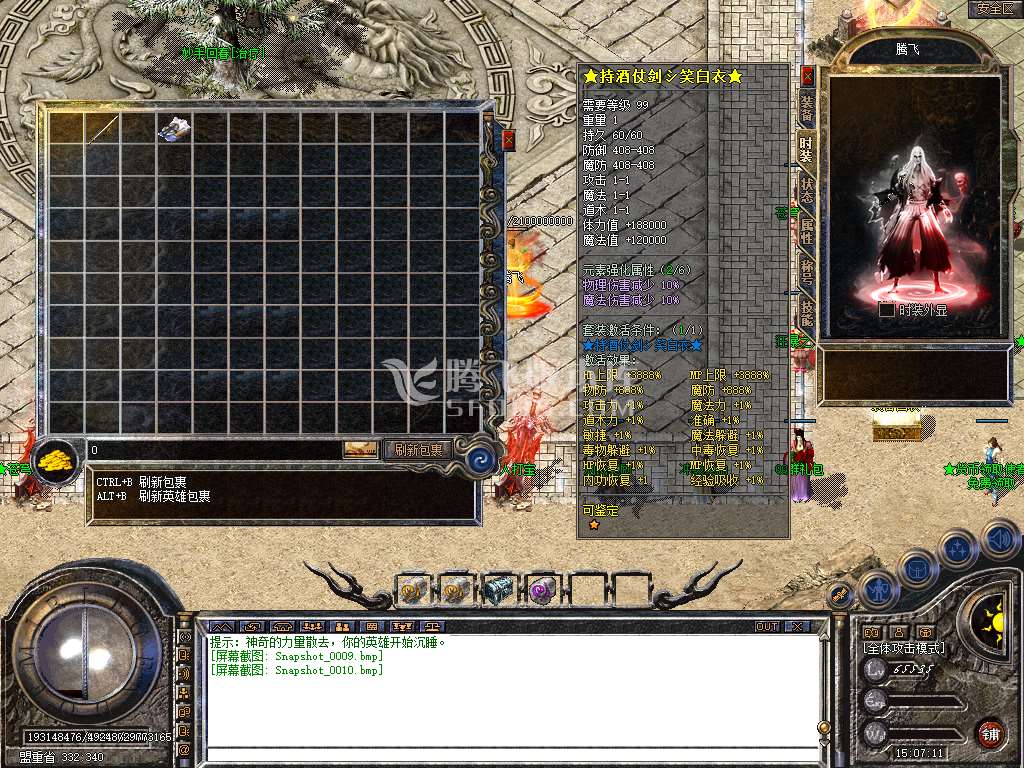Viewport: 1024px width, 768px height.
Task: Click the OUT button above chat
Action: click(767, 627)
